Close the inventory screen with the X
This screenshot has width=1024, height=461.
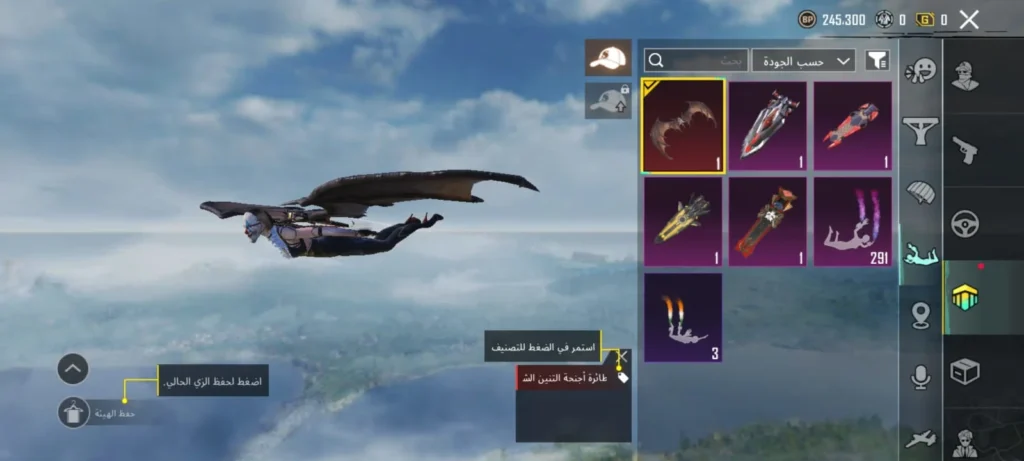coord(968,19)
